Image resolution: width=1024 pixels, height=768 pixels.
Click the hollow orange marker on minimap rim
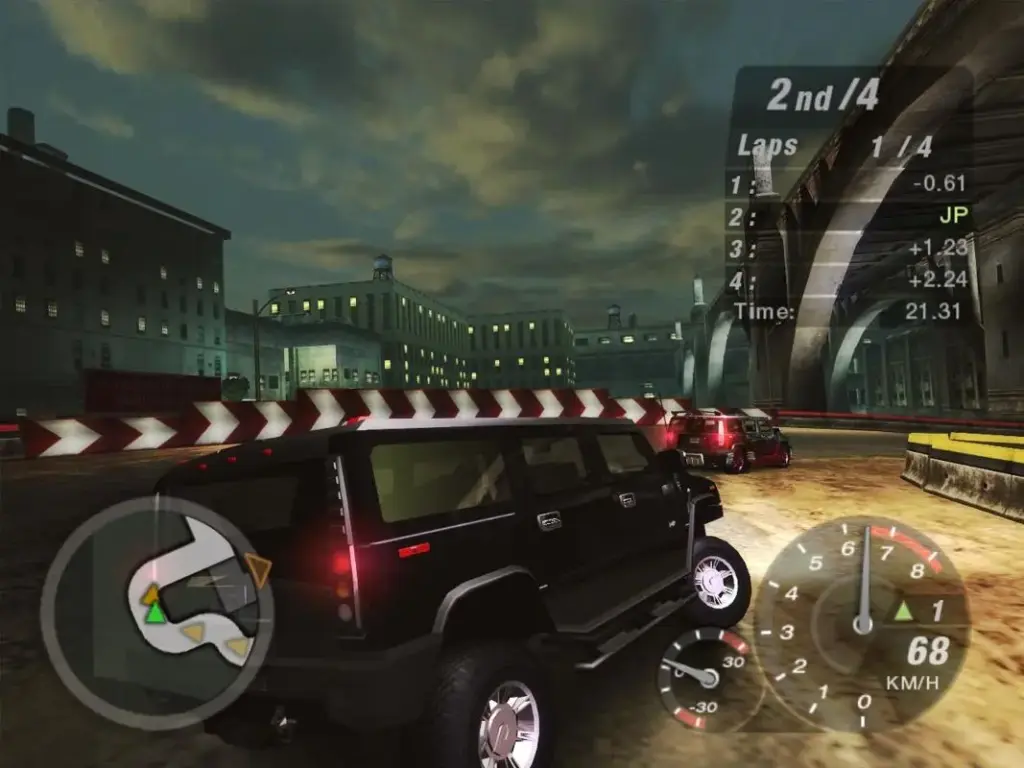pos(258,571)
